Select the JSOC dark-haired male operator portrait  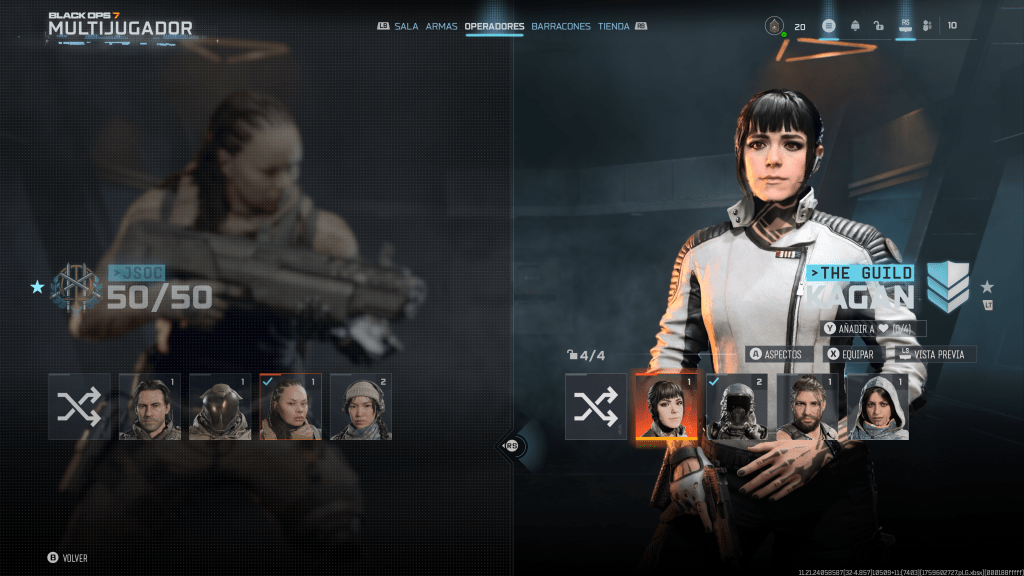150,407
